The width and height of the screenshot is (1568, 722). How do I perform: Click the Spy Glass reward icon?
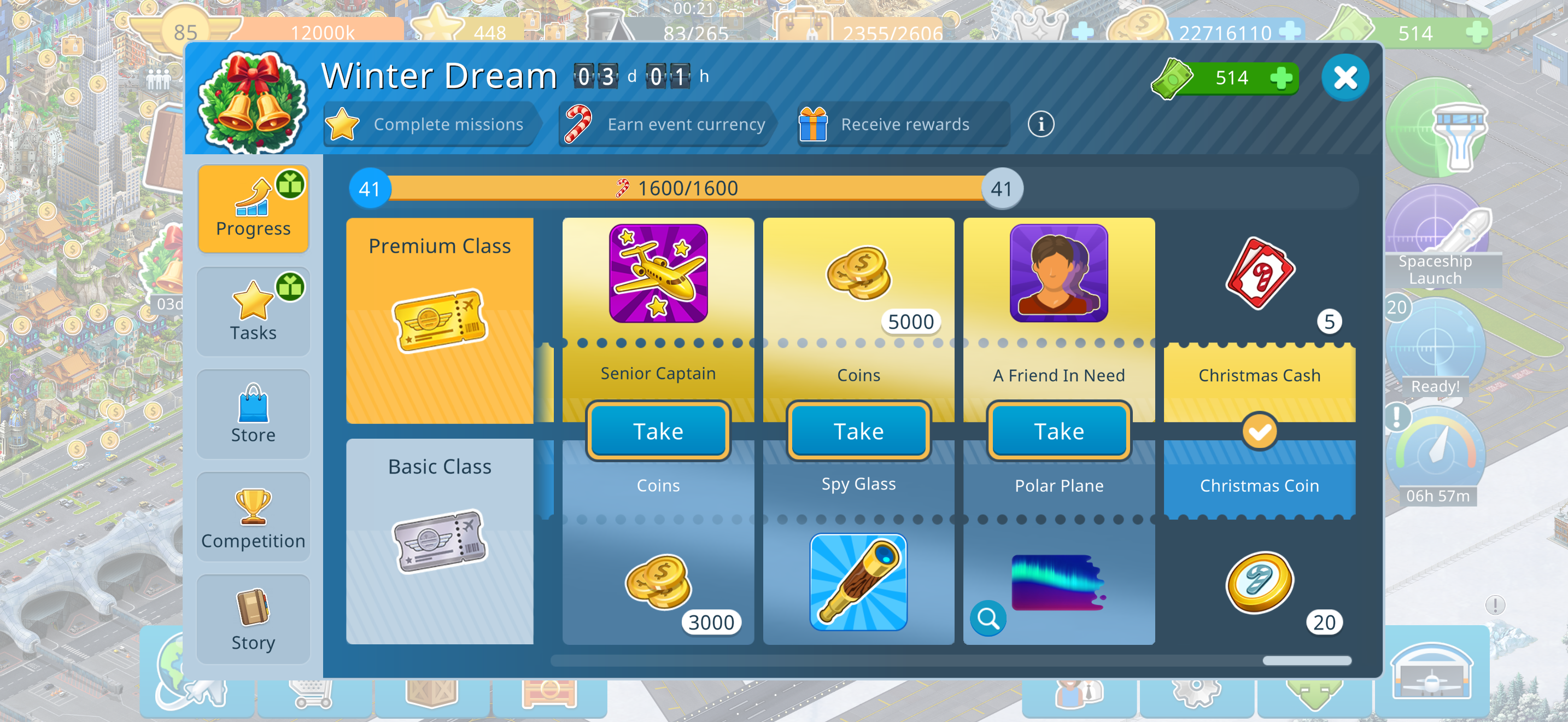pyautogui.click(x=858, y=583)
